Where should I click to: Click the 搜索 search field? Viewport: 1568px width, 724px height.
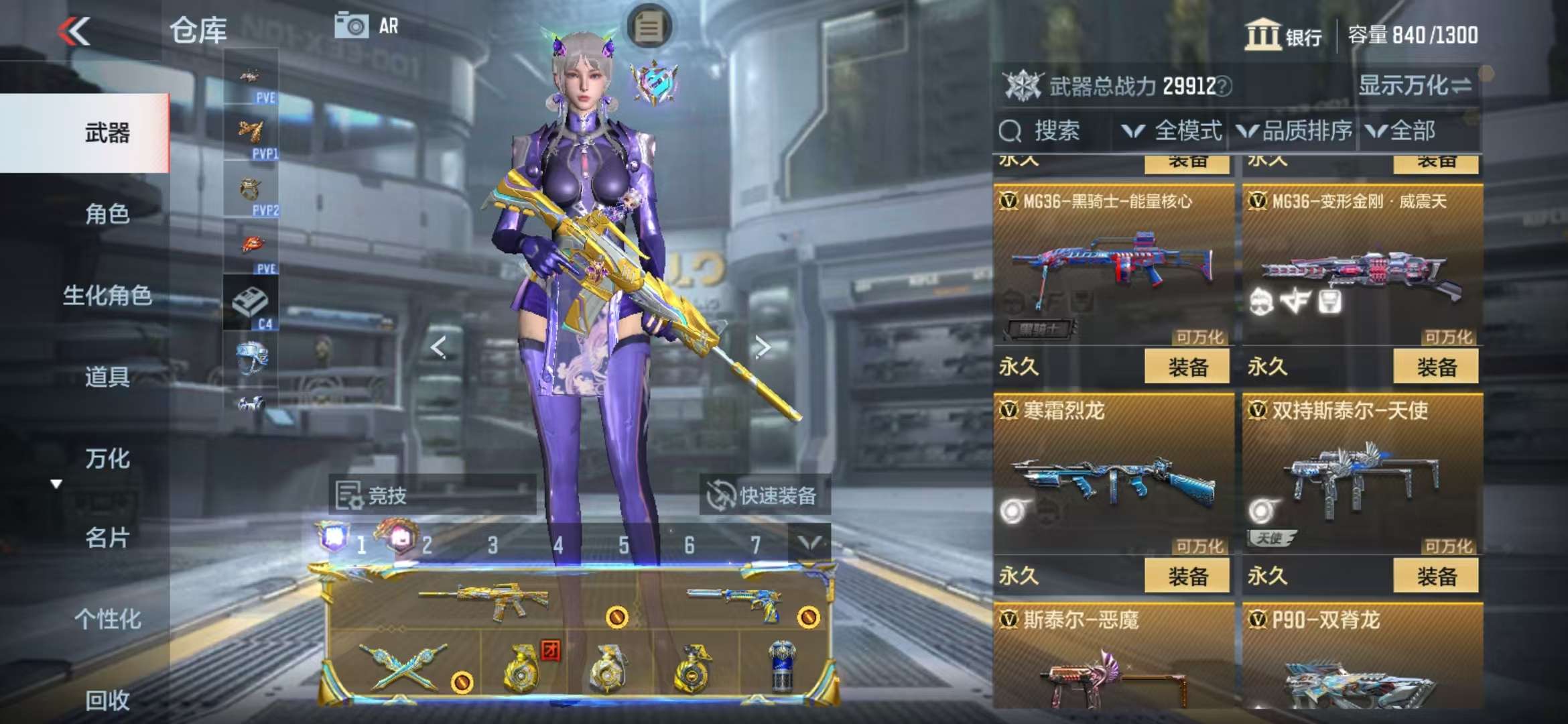pos(1055,131)
